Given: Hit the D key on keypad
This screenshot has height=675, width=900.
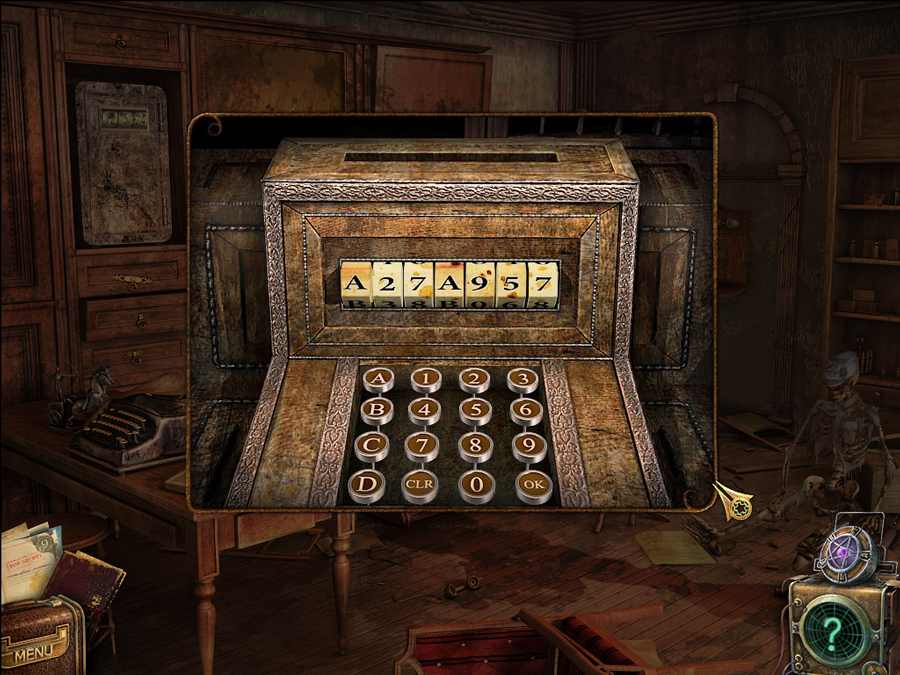Looking at the screenshot, I should pos(367,486).
